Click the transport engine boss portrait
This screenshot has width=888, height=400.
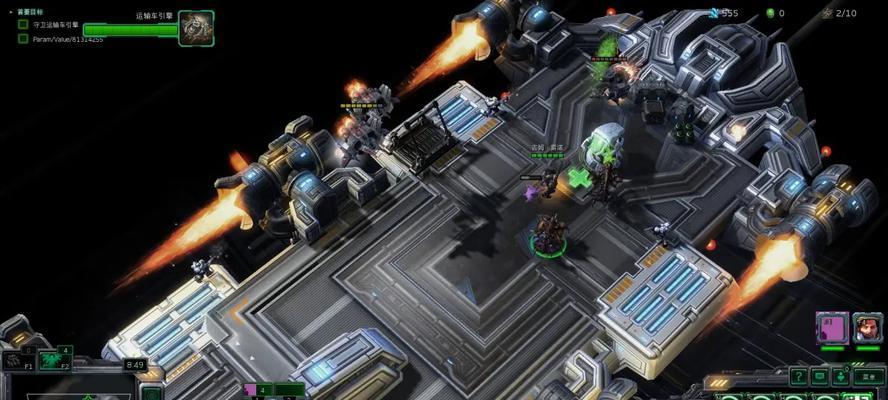[x=196, y=27]
